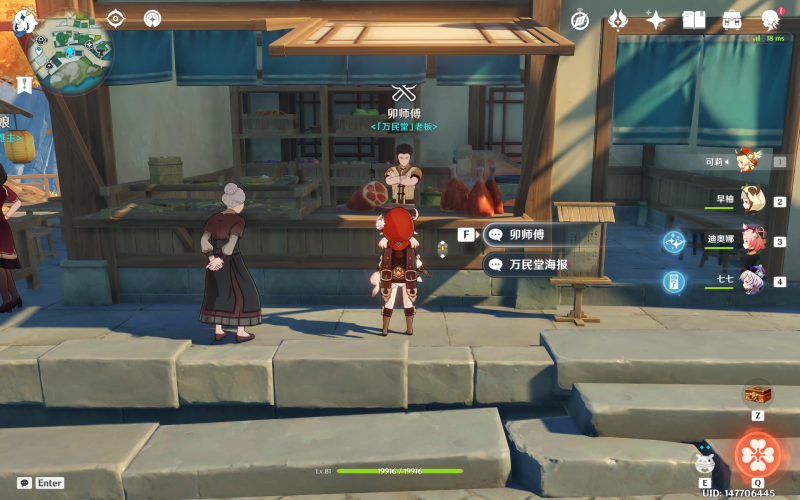The height and width of the screenshot is (500, 800).
Task: Open the chat box speech bubble
Action: [24, 482]
